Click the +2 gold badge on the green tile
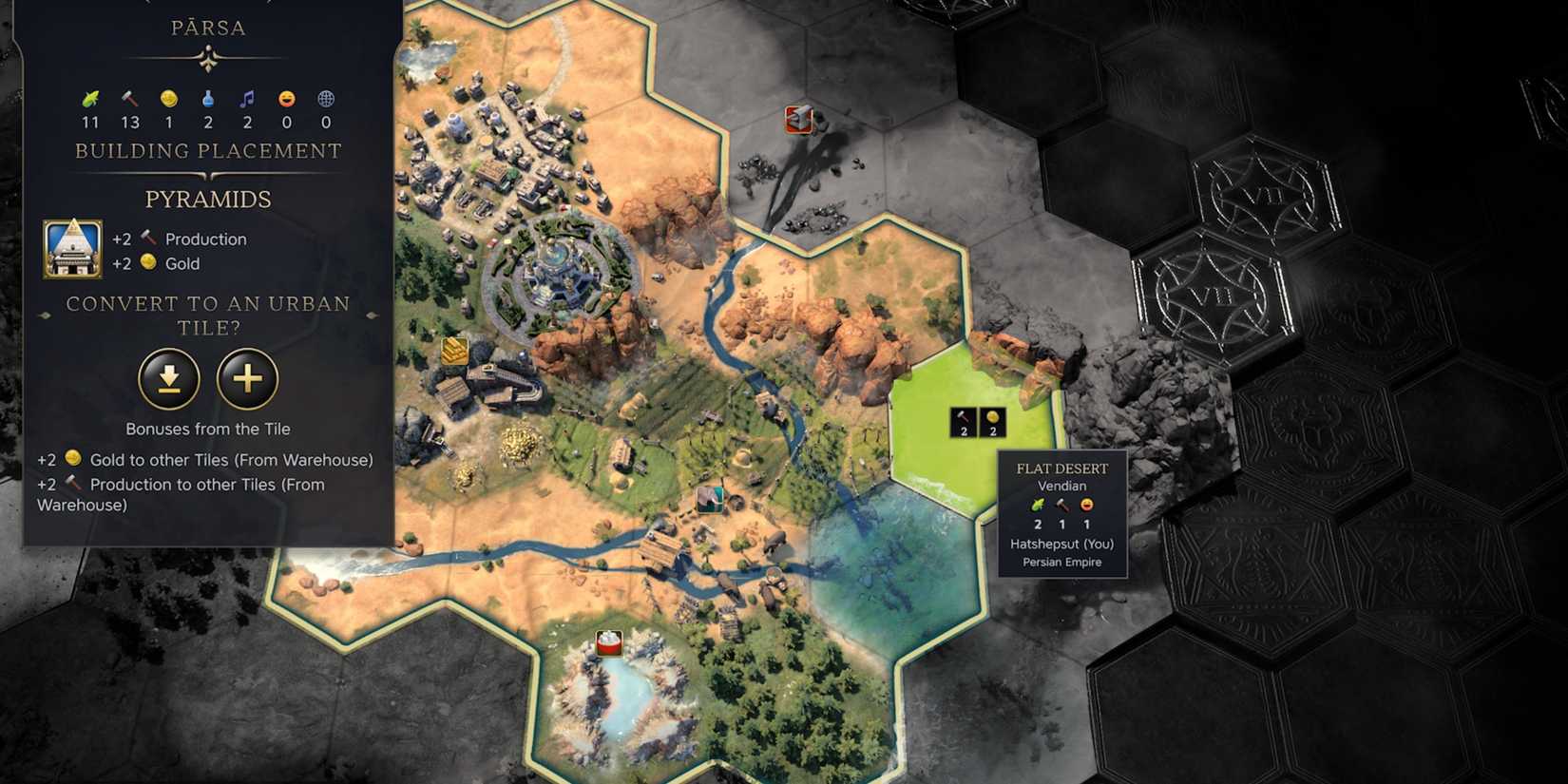 point(992,421)
